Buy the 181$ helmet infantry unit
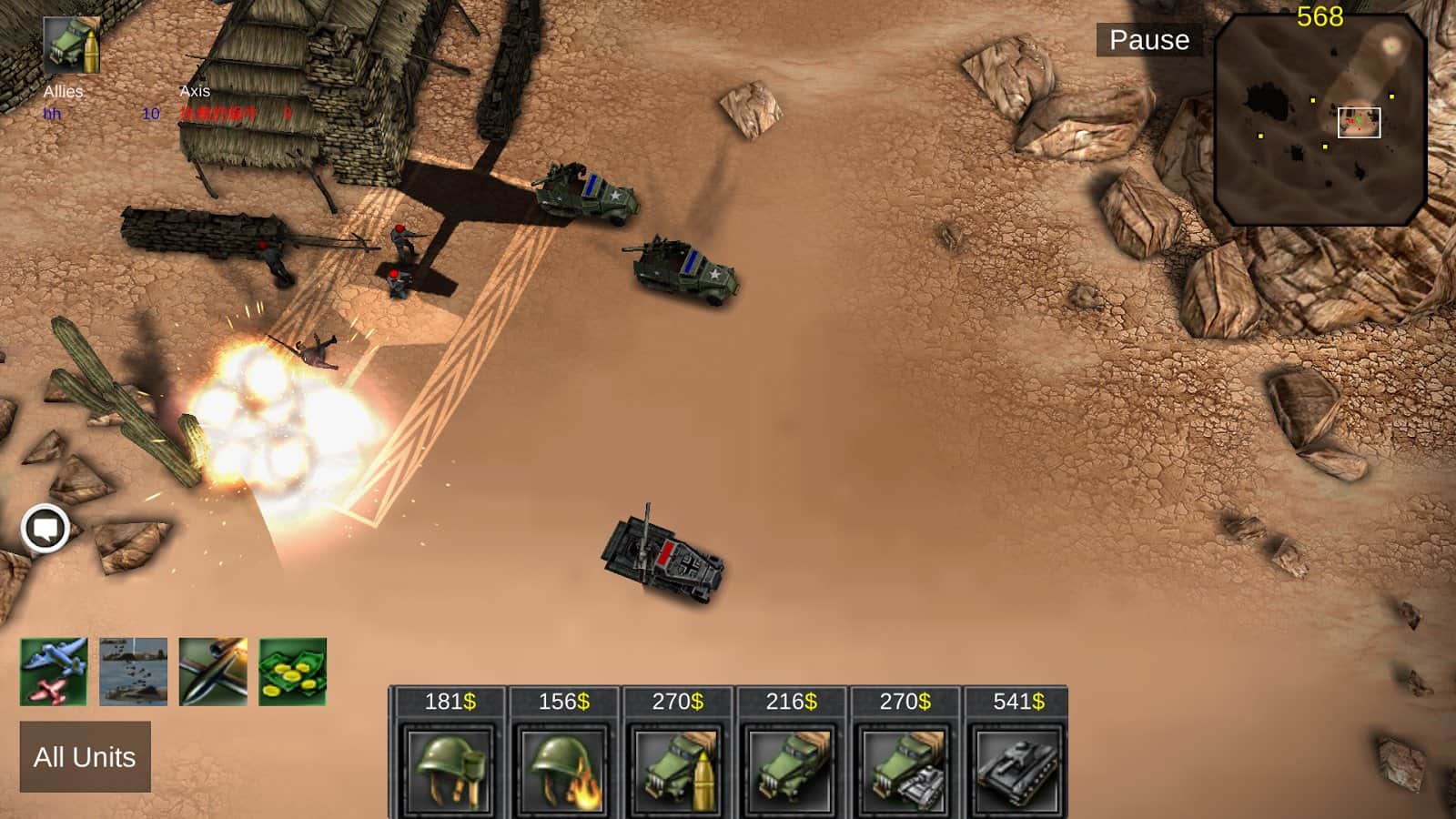This screenshot has height=819, width=1456. [450, 769]
